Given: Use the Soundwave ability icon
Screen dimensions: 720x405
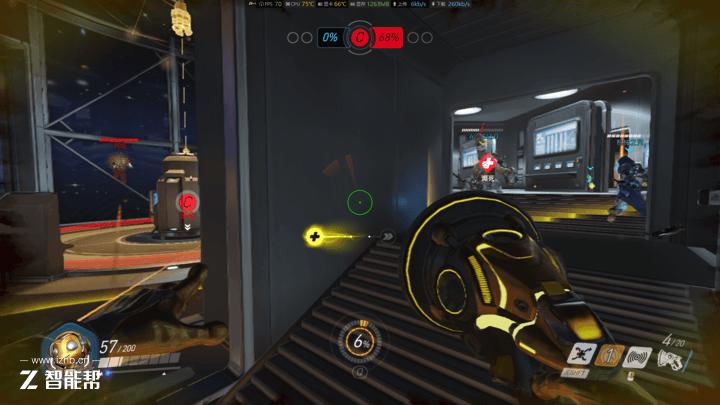Looking at the screenshot, I should (x=637, y=355).
